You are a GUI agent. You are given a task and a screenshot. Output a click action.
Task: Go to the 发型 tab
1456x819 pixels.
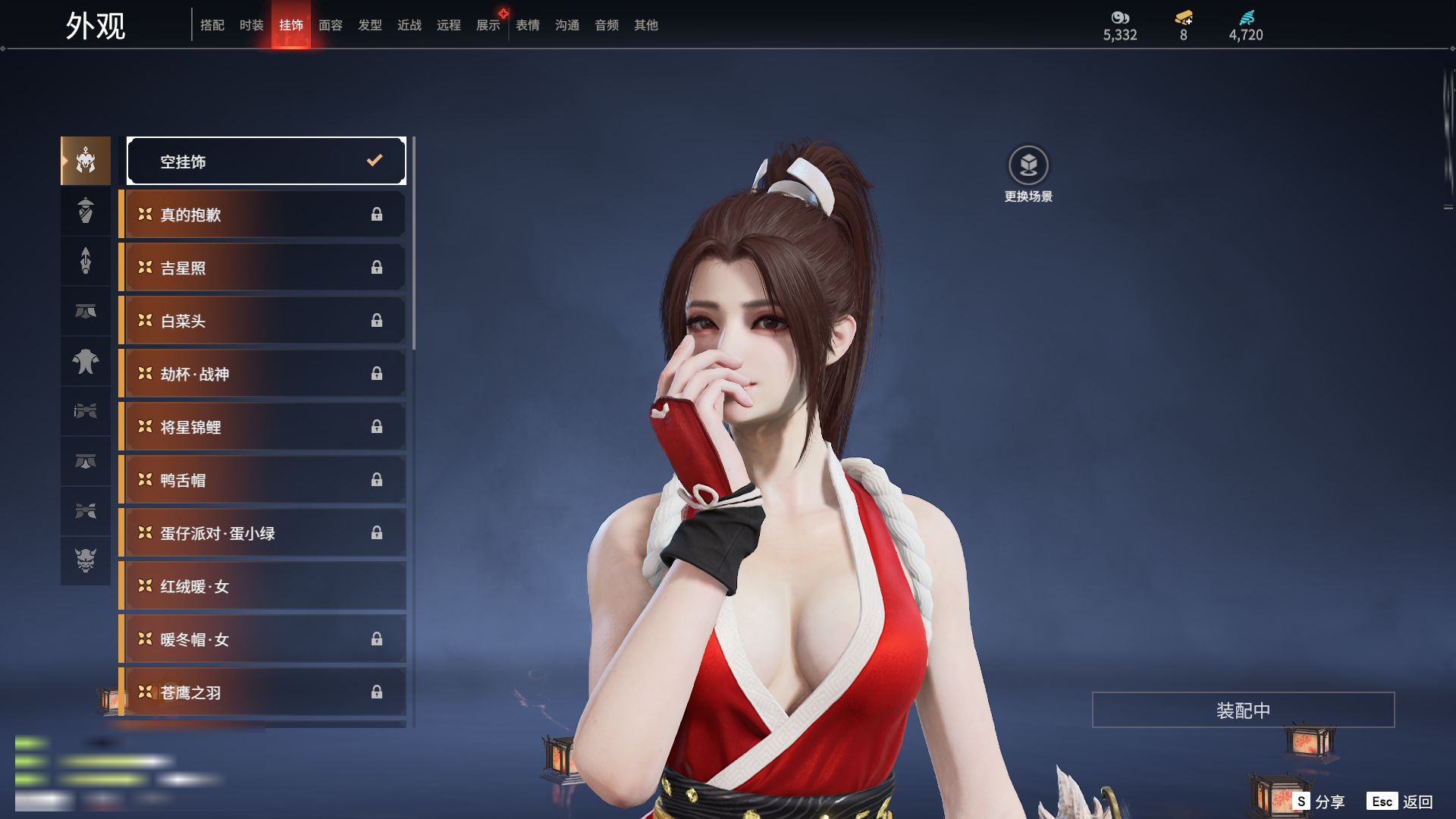click(x=369, y=25)
